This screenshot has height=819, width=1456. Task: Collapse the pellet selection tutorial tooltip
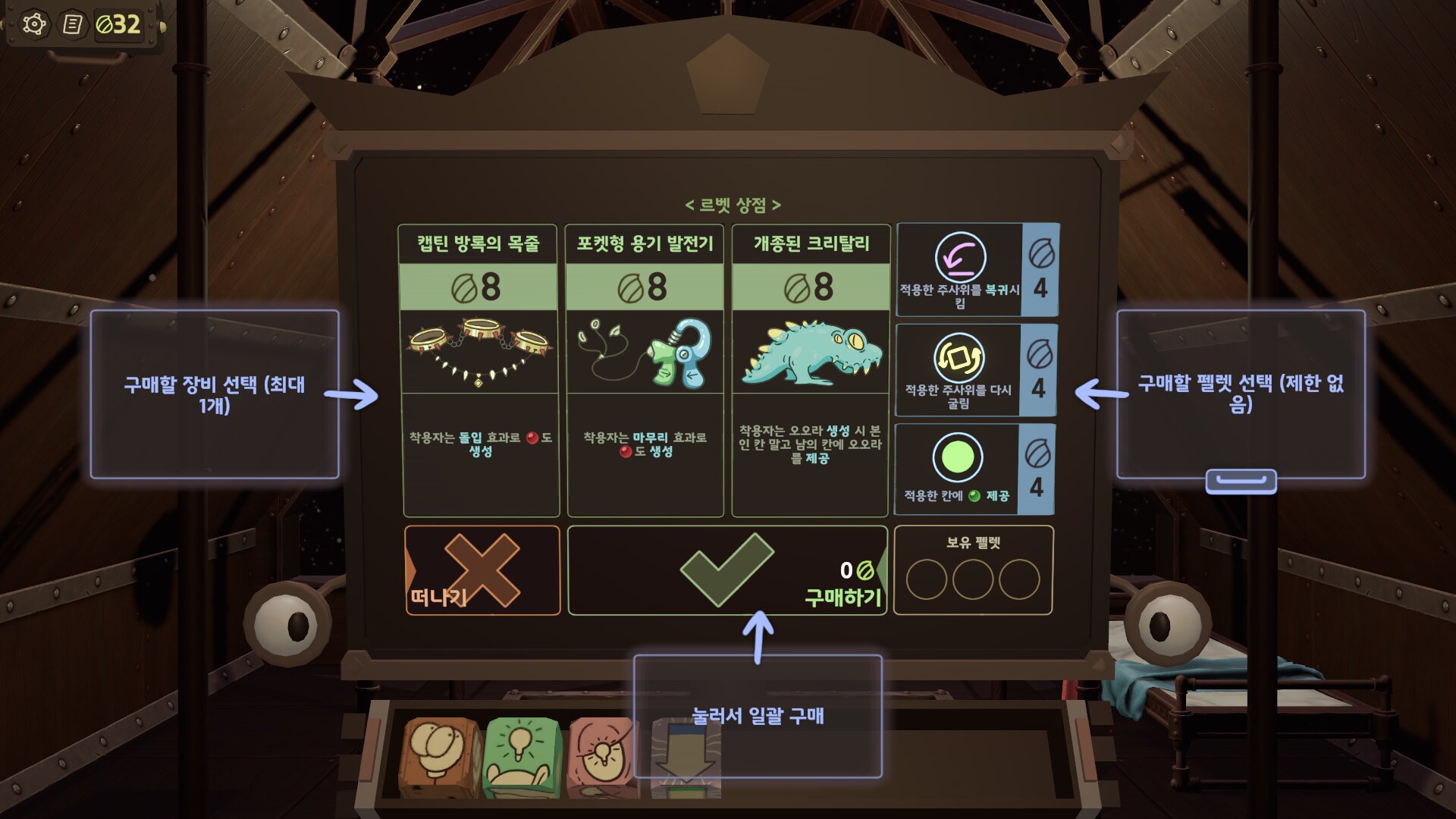(x=1241, y=481)
